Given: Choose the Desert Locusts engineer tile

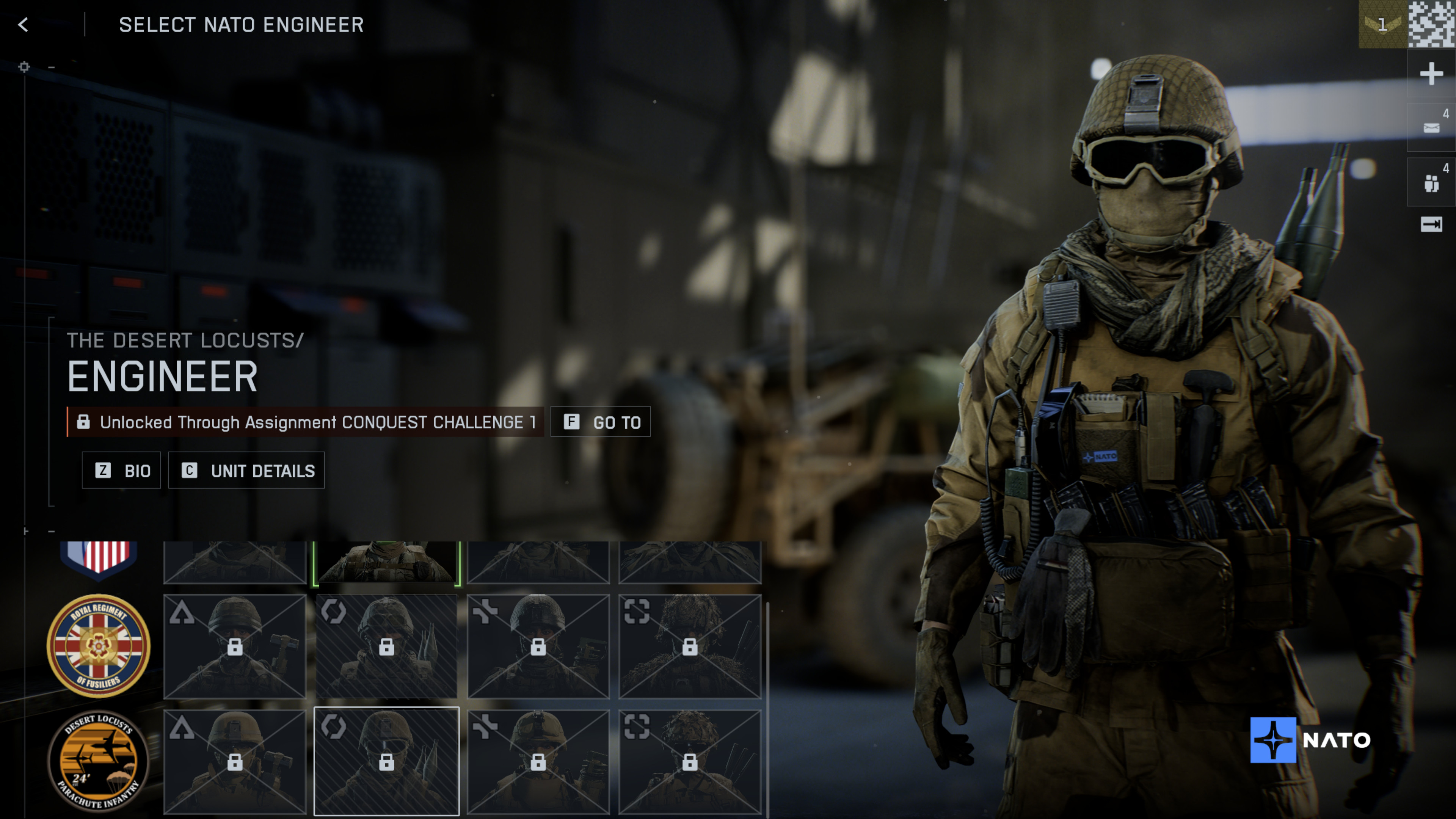Looking at the screenshot, I should [x=387, y=761].
